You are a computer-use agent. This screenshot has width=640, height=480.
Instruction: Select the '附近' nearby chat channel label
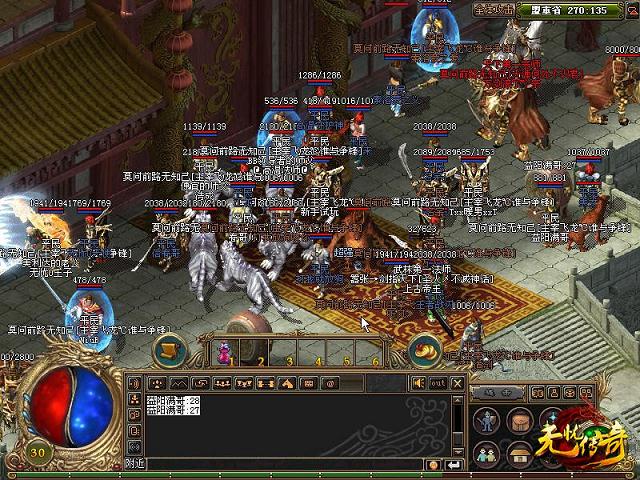point(135,463)
